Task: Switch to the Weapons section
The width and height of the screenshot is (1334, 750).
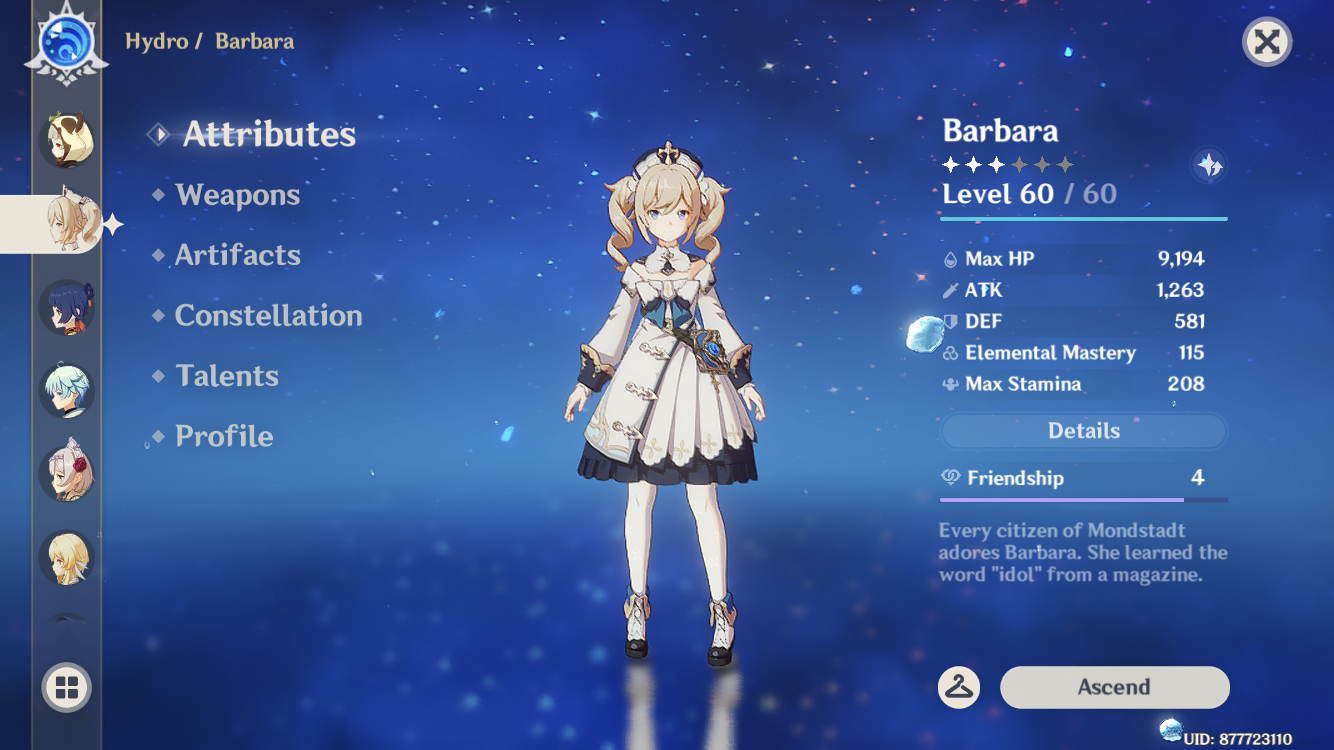Action: (238, 195)
